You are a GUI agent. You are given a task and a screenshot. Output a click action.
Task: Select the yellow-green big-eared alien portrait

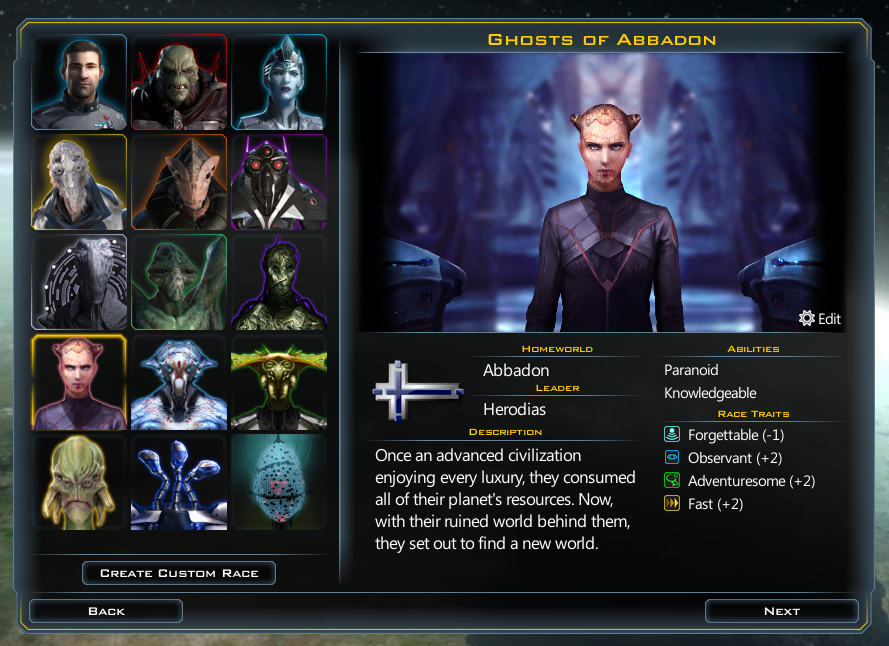click(x=79, y=482)
